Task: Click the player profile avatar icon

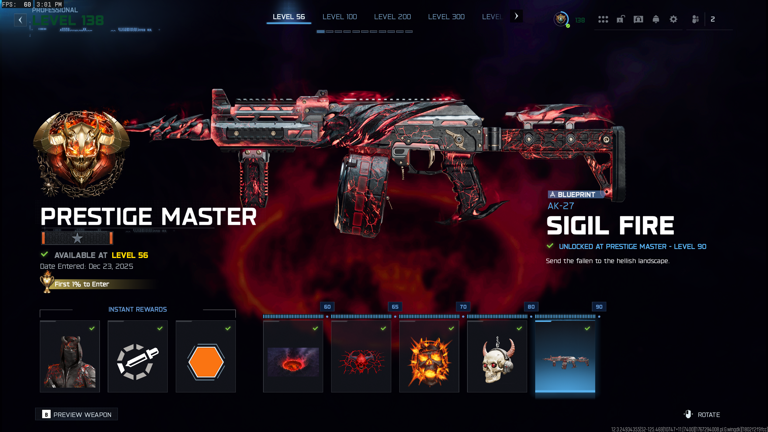Action: 562,19
